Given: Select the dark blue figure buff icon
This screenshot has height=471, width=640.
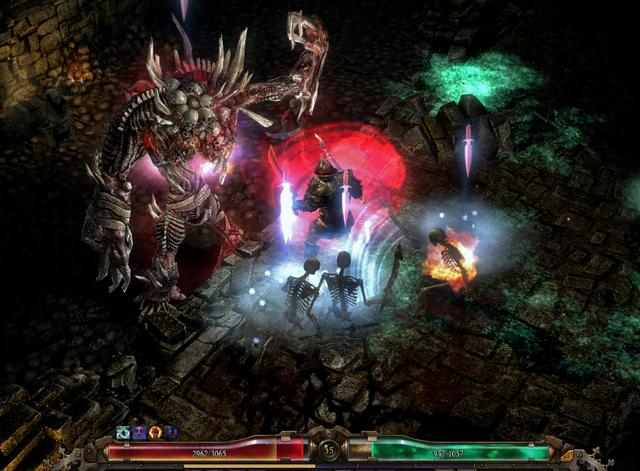Looking at the screenshot, I should pos(171,432).
